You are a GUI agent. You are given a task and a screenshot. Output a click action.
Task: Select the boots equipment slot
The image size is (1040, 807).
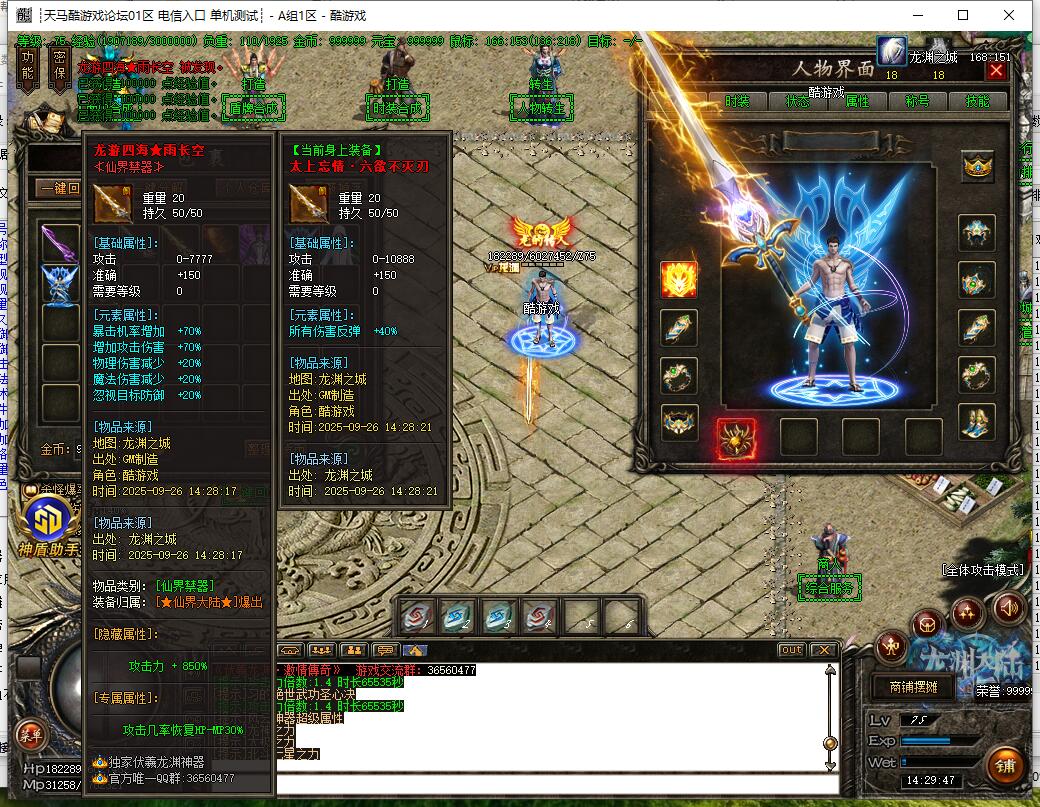pos(977,422)
